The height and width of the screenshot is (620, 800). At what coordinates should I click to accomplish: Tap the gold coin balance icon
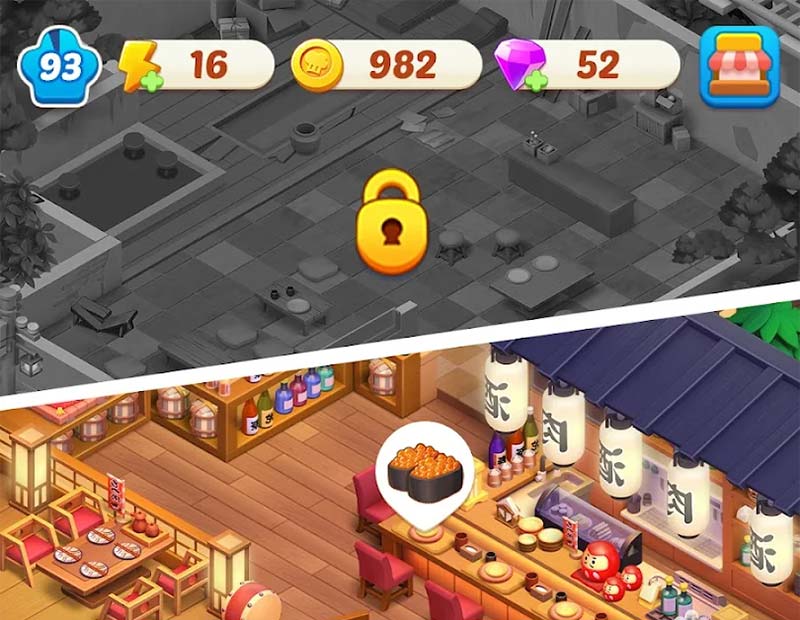[x=317, y=66]
